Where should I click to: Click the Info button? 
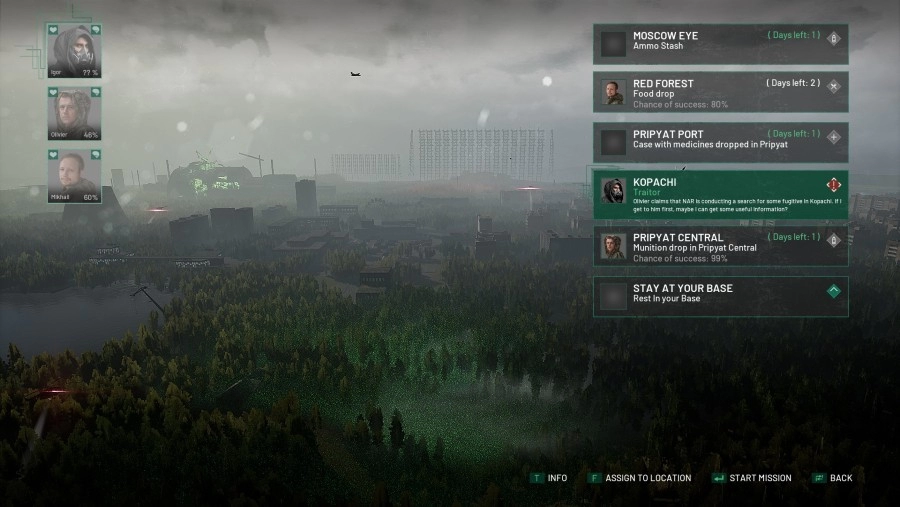[549, 478]
